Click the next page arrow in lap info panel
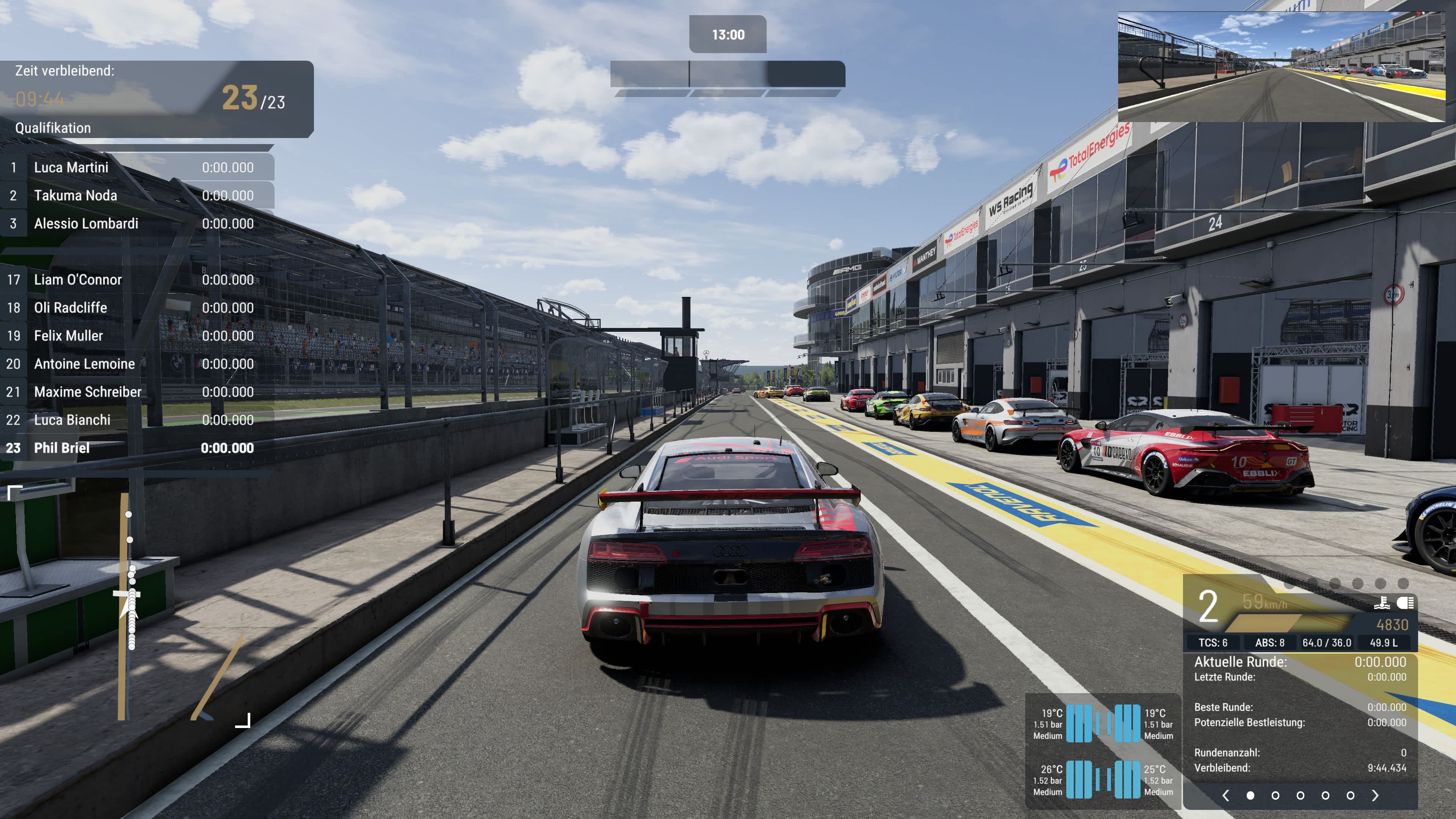Viewport: 1456px width, 819px height. click(1375, 795)
